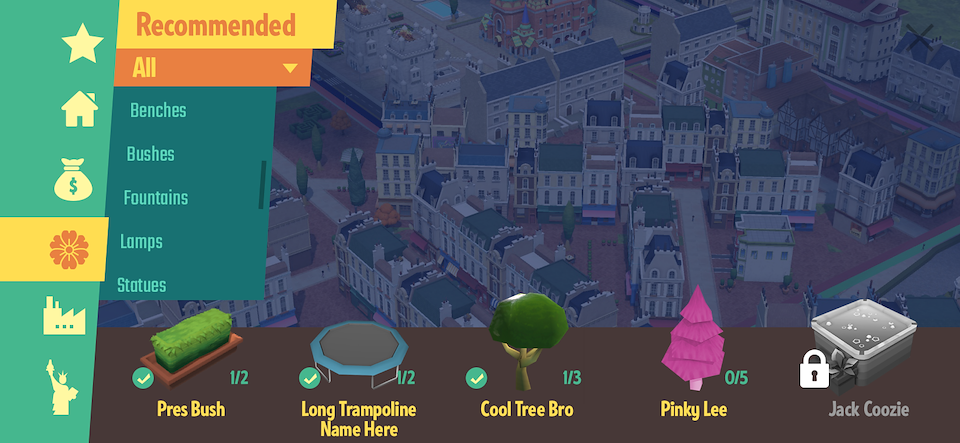Open the star favorites category
960x443 pixels.
81,45
